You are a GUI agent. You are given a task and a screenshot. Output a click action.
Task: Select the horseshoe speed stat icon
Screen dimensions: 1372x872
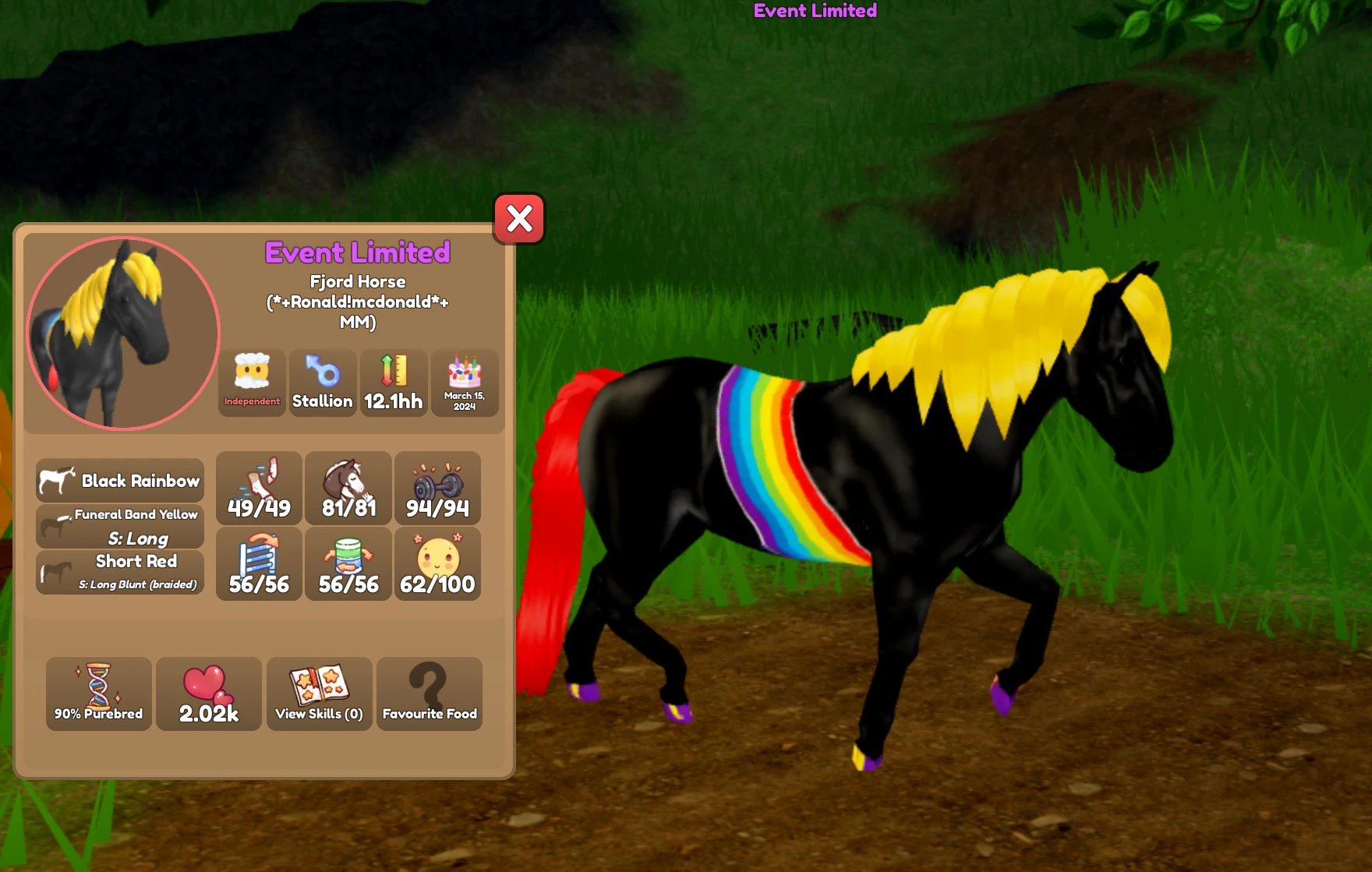(257, 489)
